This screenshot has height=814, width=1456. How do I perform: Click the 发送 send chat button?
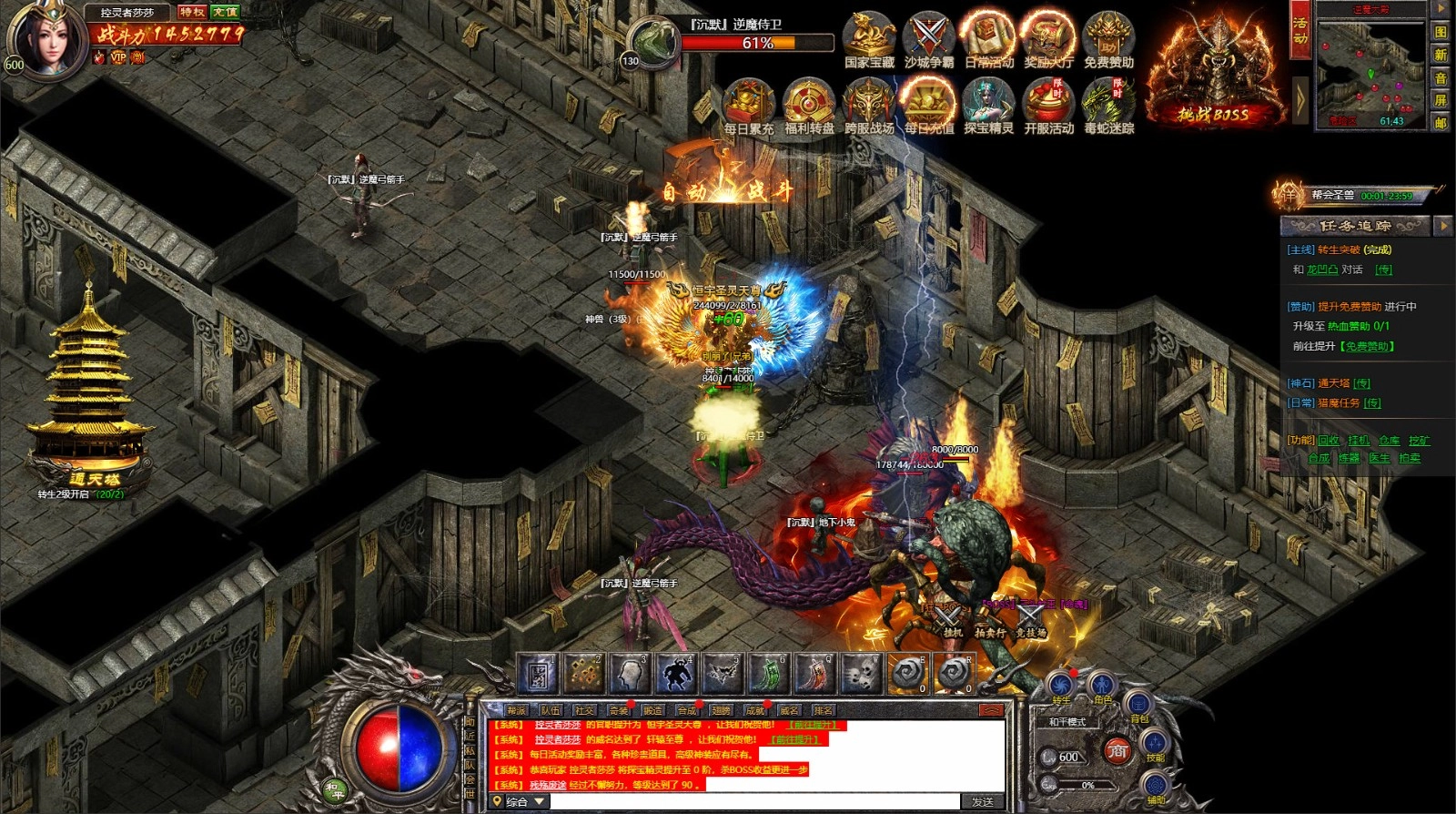point(983,801)
